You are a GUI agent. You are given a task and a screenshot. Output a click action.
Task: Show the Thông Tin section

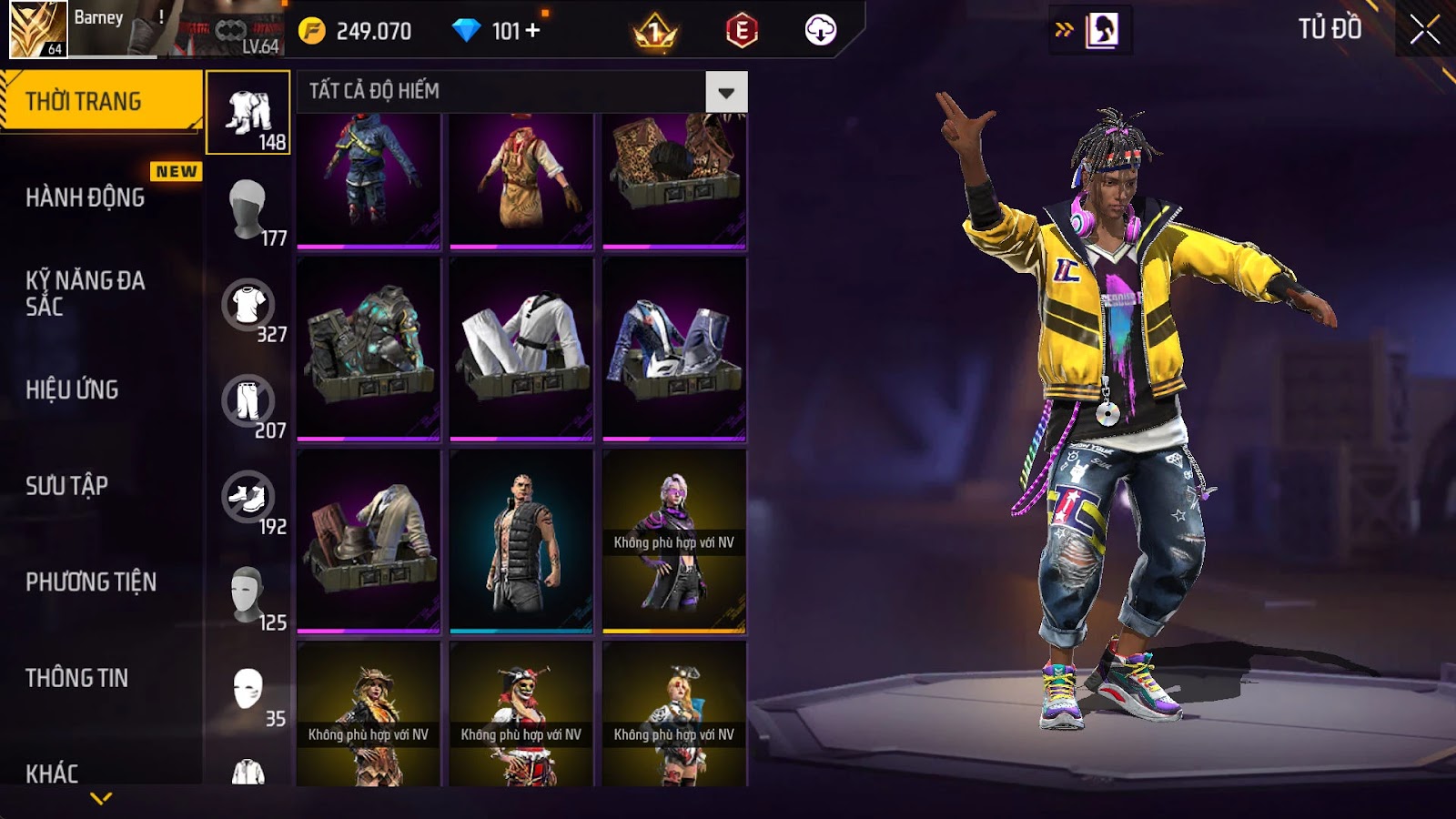pyautogui.click(x=77, y=678)
